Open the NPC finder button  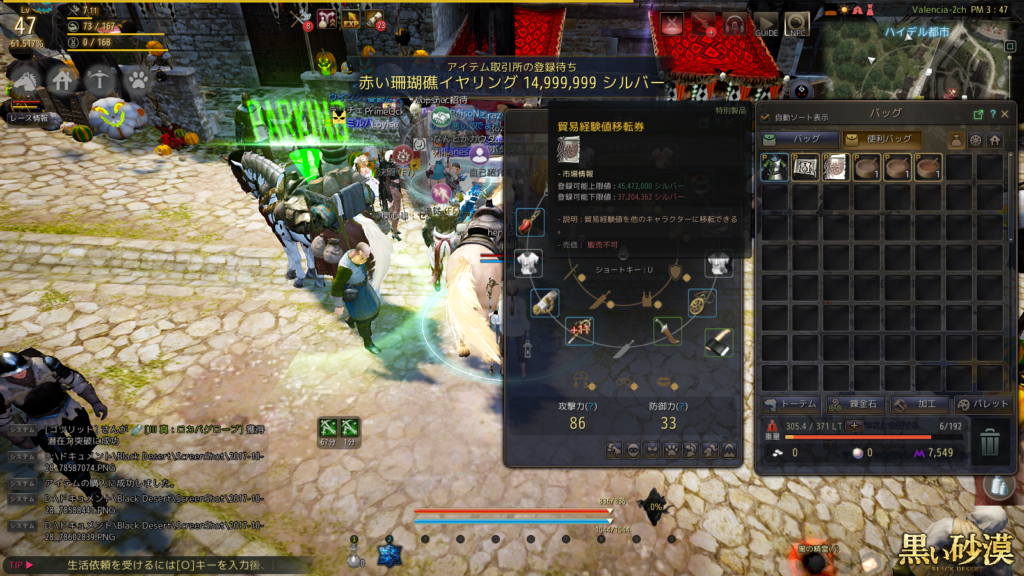[x=797, y=23]
